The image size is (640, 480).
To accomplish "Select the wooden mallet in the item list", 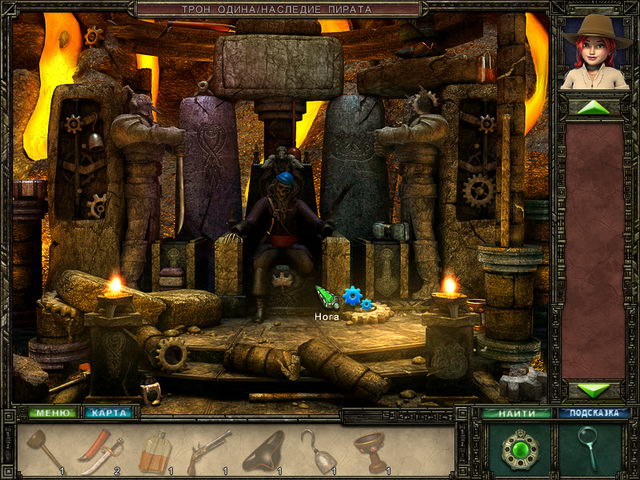I will click(47, 449).
